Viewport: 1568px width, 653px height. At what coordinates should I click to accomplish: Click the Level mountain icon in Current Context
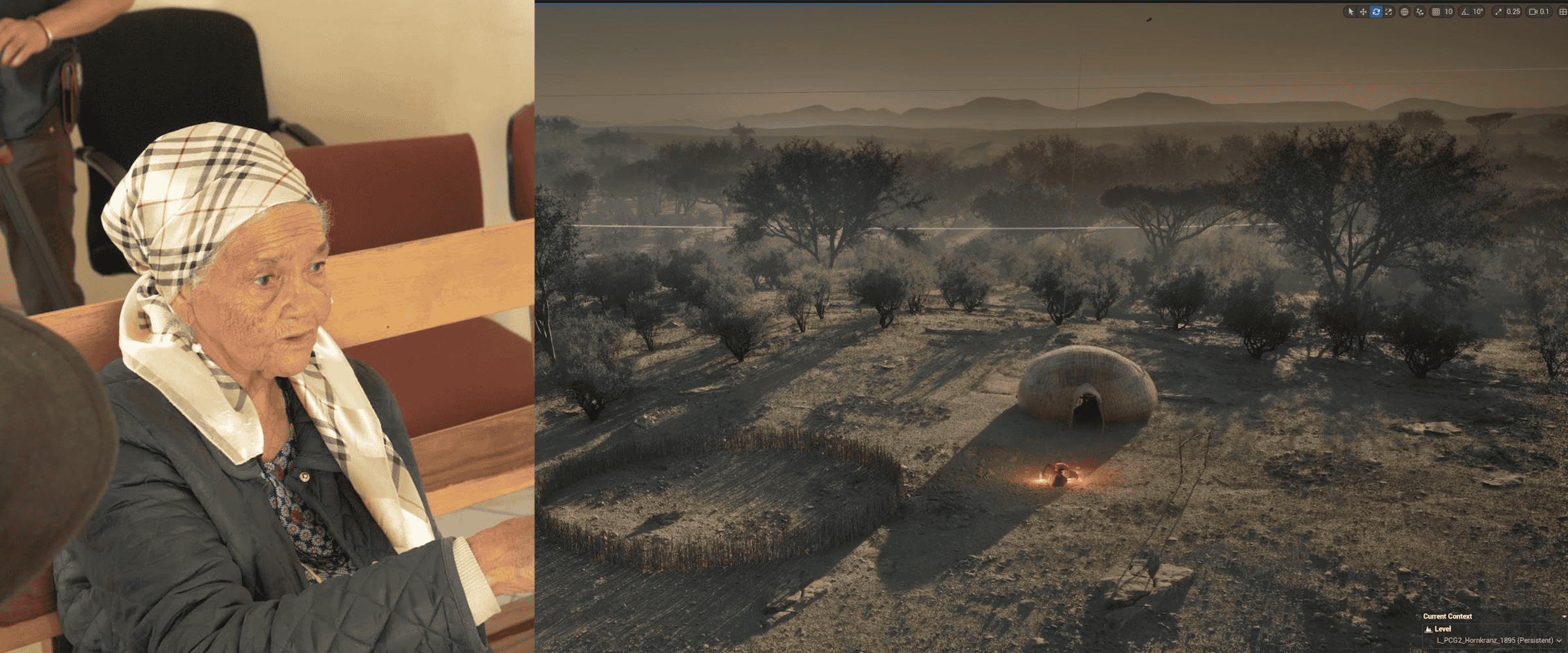click(1429, 629)
